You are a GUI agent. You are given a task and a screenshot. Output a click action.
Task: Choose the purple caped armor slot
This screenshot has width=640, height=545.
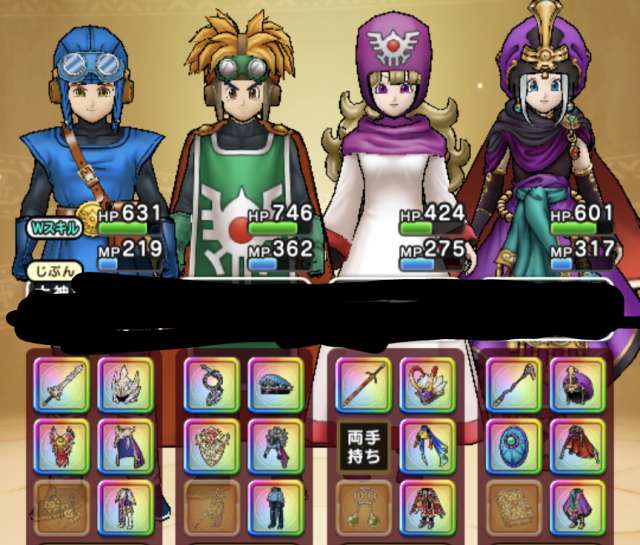[x=125, y=445]
